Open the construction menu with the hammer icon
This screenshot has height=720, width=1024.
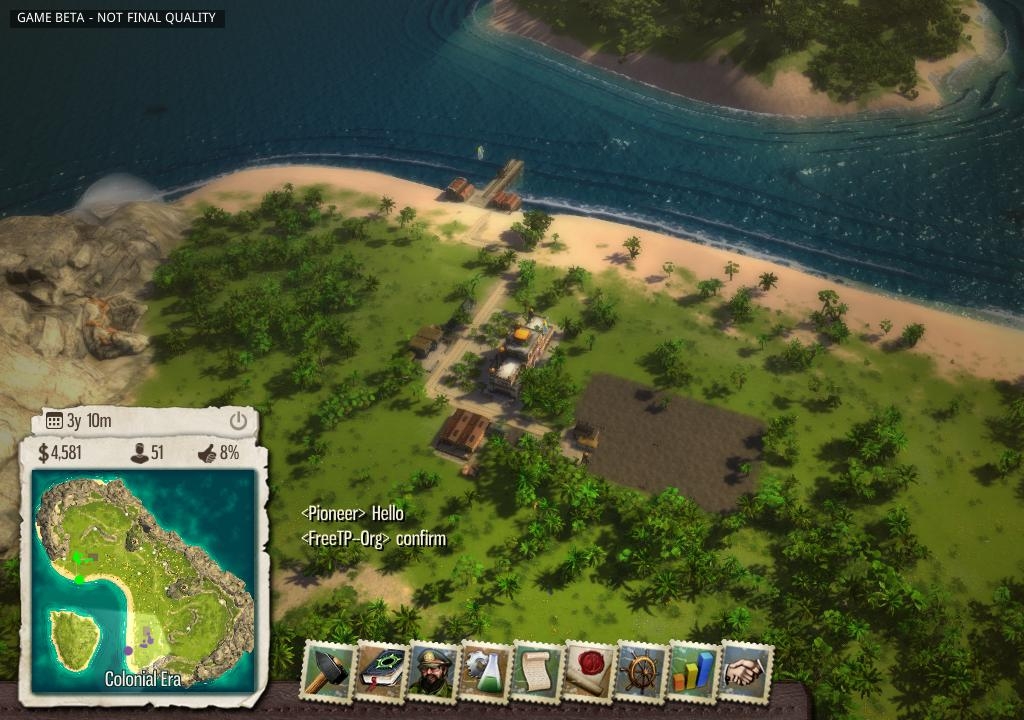327,670
